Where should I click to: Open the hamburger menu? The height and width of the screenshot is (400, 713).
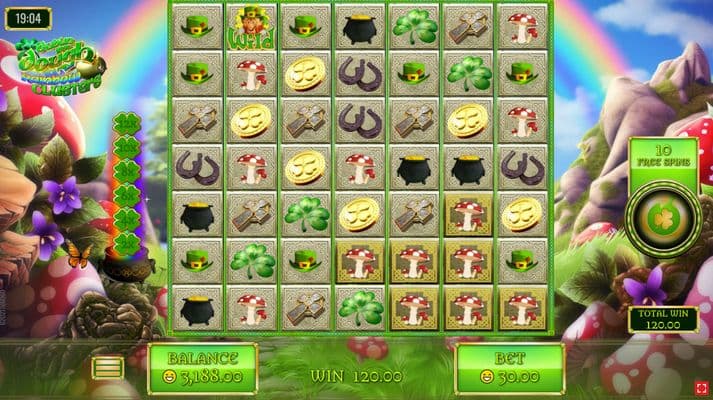click(108, 368)
